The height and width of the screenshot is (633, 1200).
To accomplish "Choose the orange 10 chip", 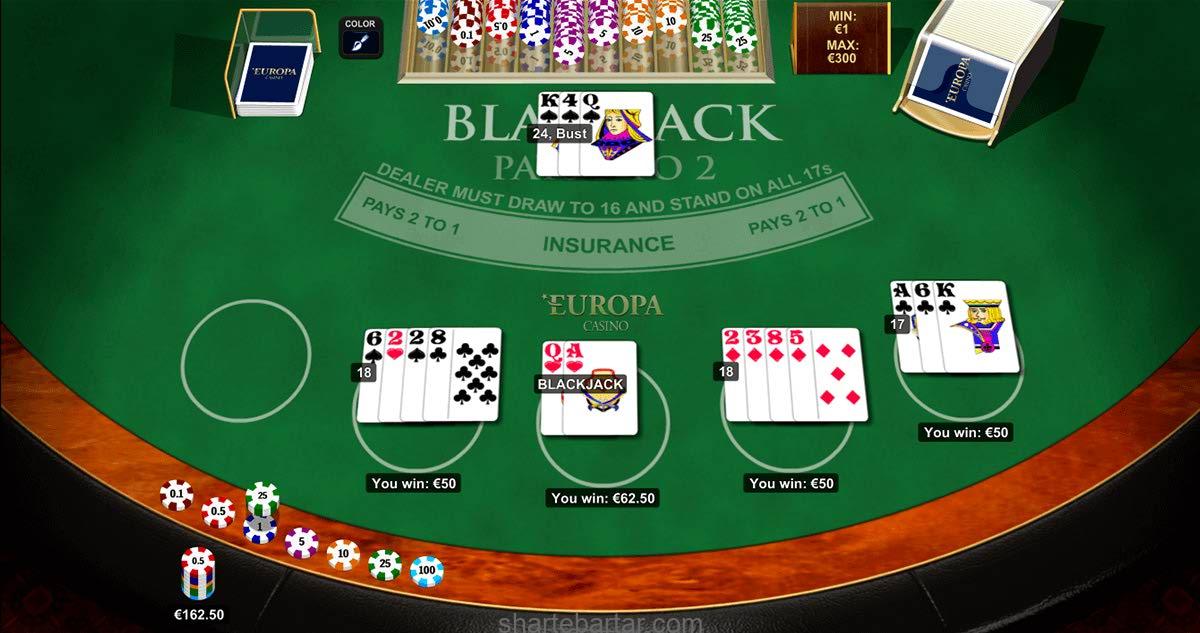I will click(x=343, y=553).
